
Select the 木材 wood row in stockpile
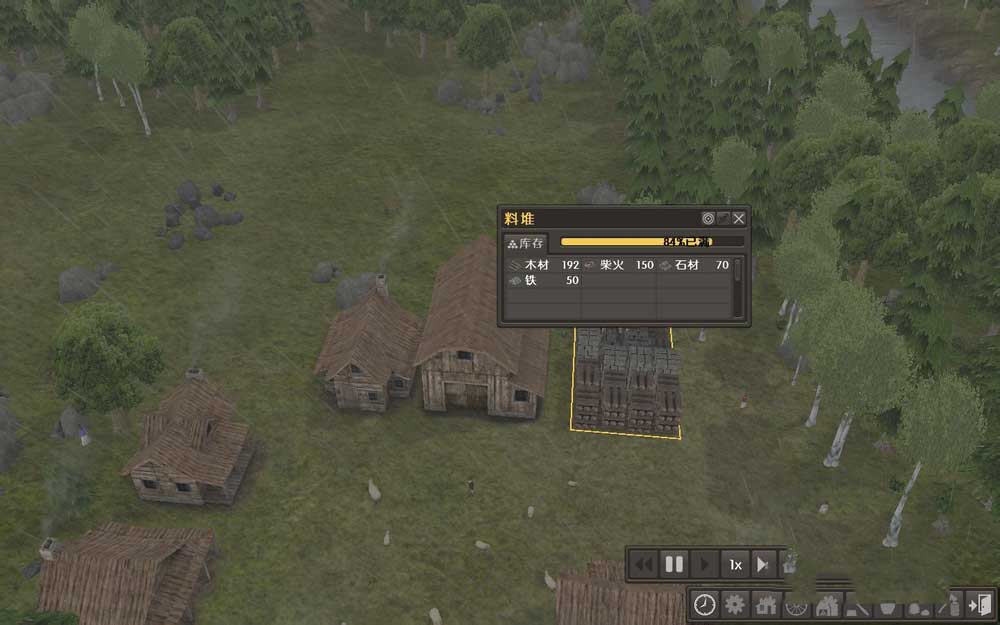point(544,265)
